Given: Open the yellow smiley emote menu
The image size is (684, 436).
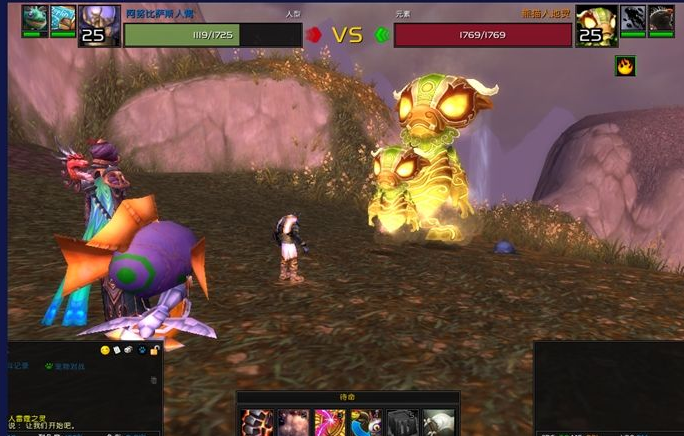Looking at the screenshot, I should [x=105, y=350].
